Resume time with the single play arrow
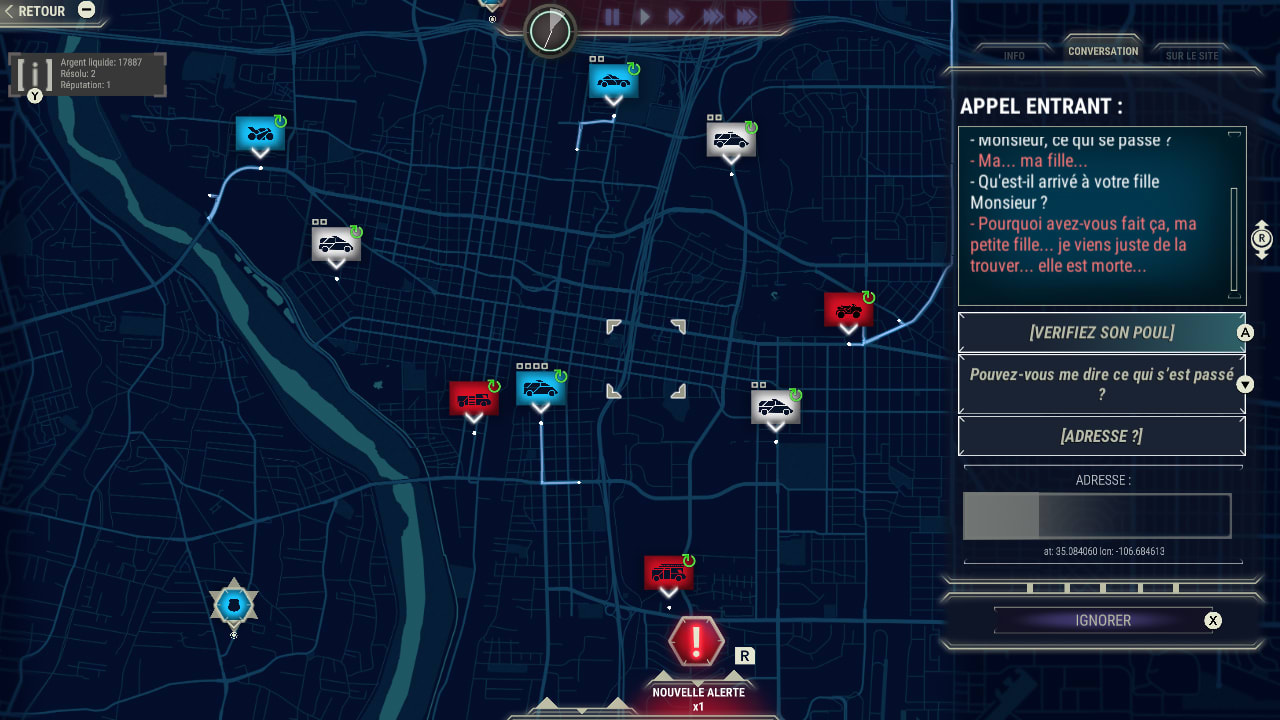Image resolution: width=1280 pixels, height=720 pixels. click(645, 17)
